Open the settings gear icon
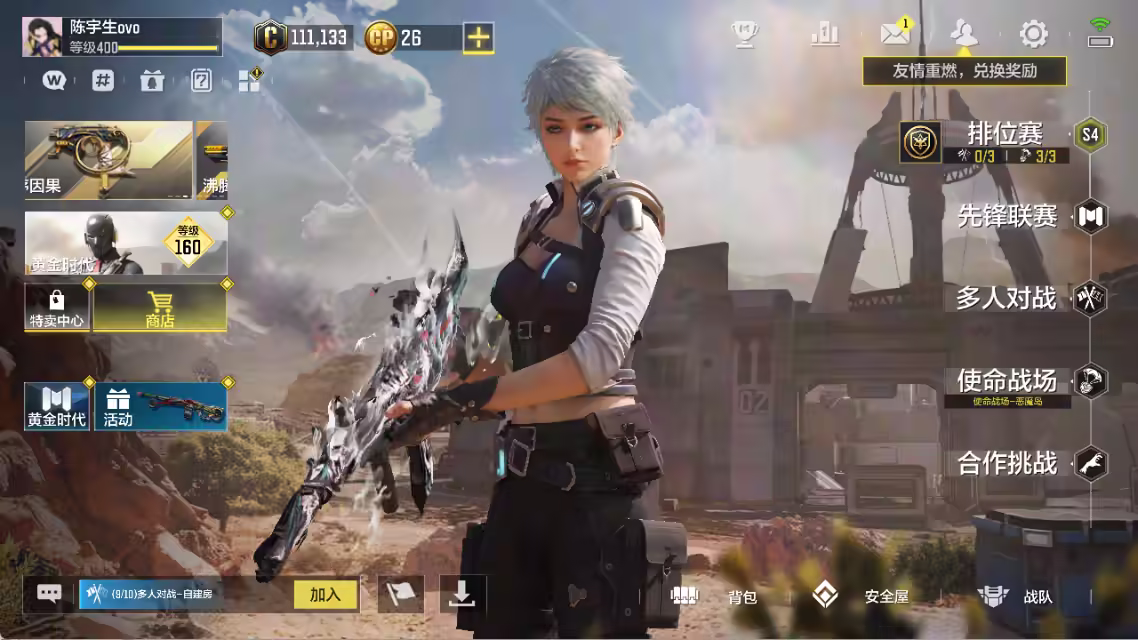 tap(1033, 35)
